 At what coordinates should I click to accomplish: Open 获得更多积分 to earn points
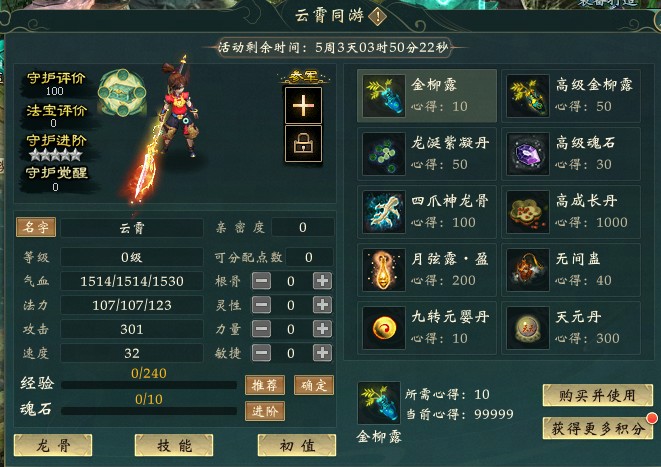[x=596, y=427]
